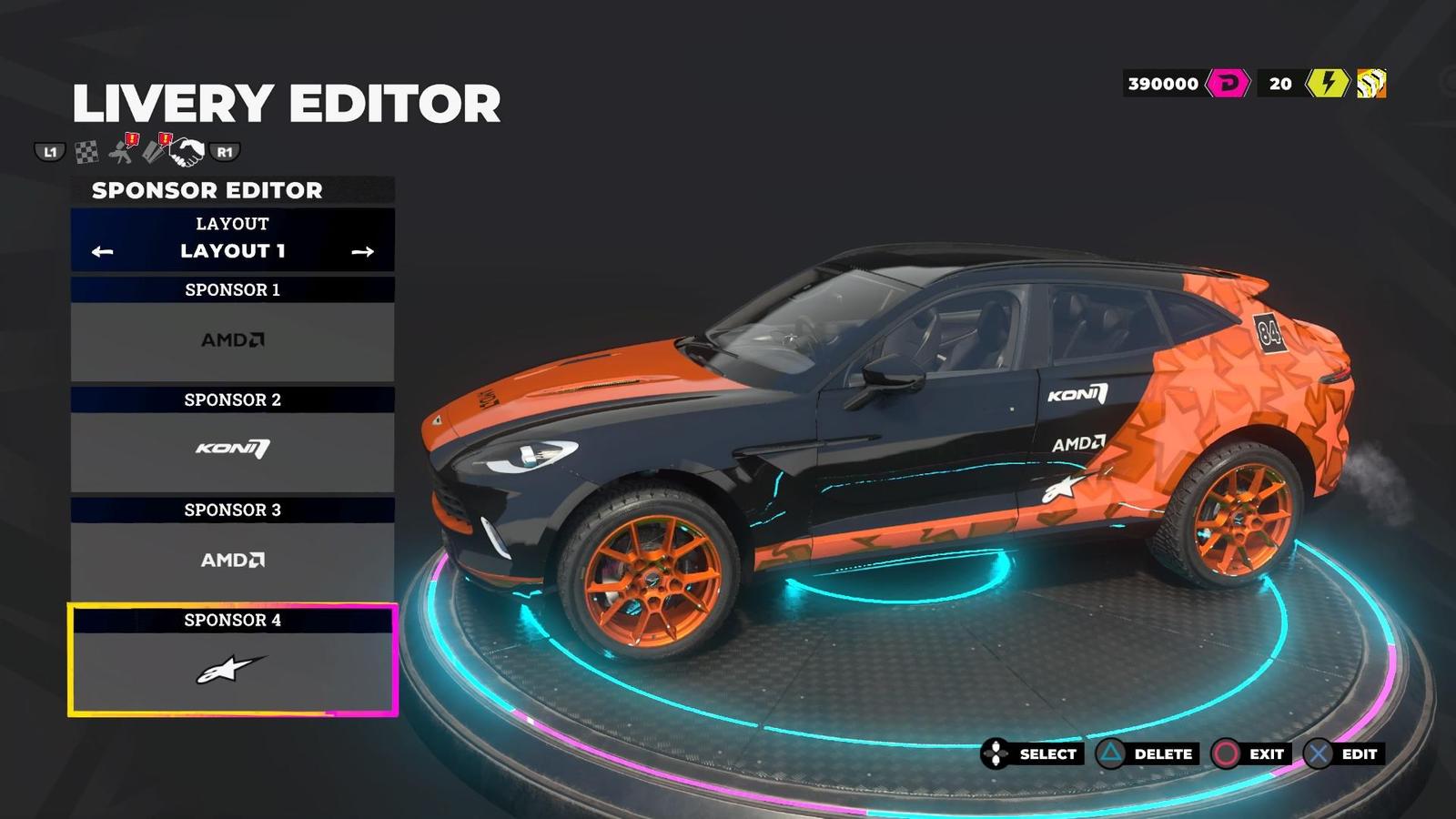
Task: Advance to the next layout with right arrow
Action: coord(364,250)
